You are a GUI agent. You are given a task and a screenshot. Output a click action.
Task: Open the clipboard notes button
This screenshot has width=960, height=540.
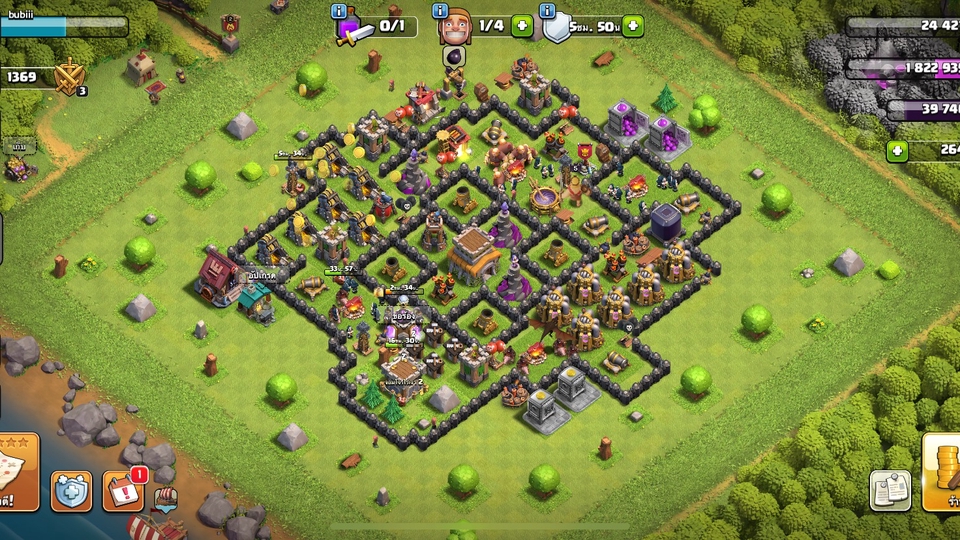click(889, 490)
